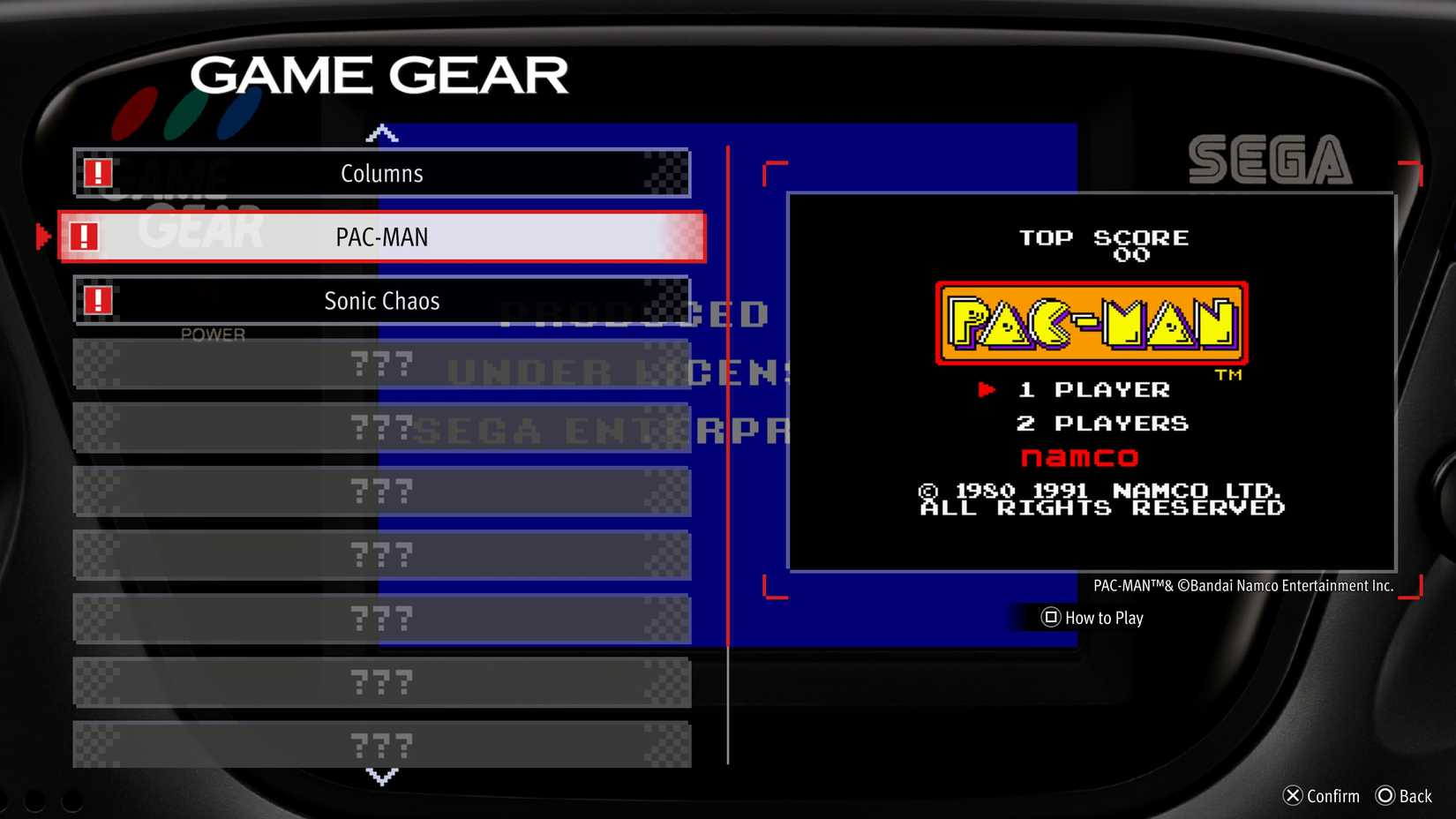
Task: Click the Bandai Namco copyright text
Action: [1242, 585]
